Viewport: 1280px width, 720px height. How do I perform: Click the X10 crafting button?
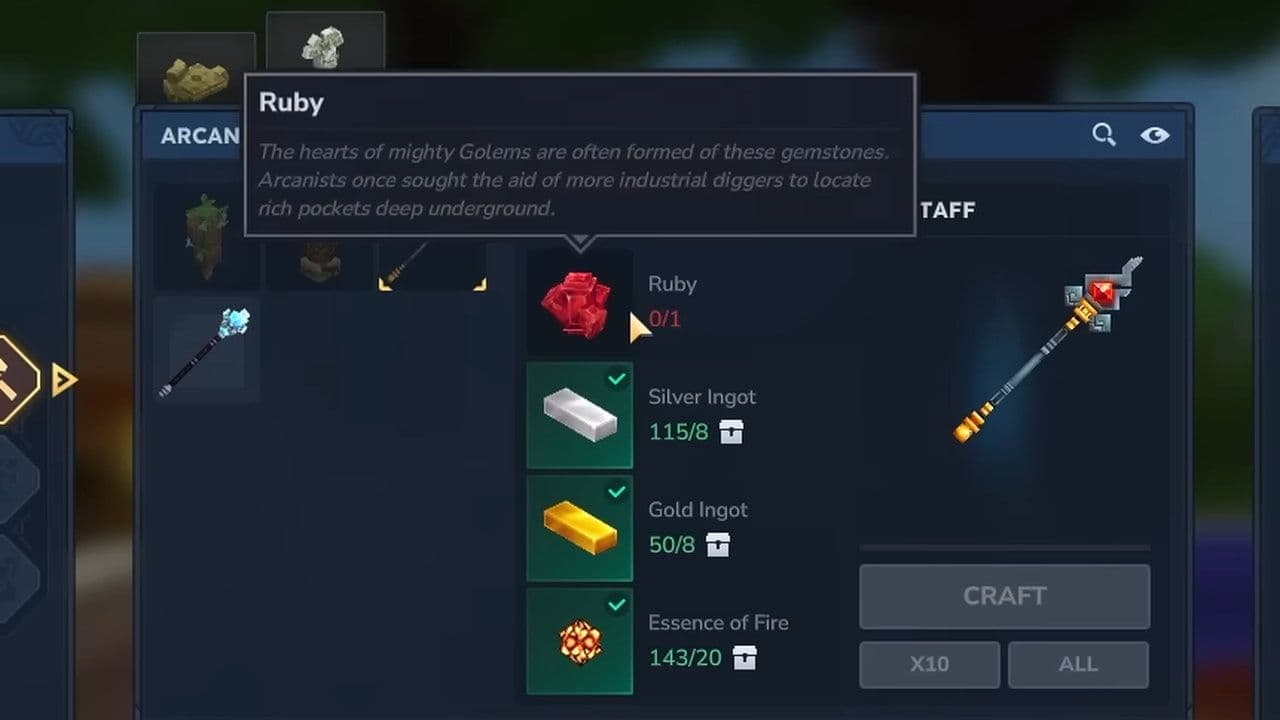pyautogui.click(x=929, y=664)
